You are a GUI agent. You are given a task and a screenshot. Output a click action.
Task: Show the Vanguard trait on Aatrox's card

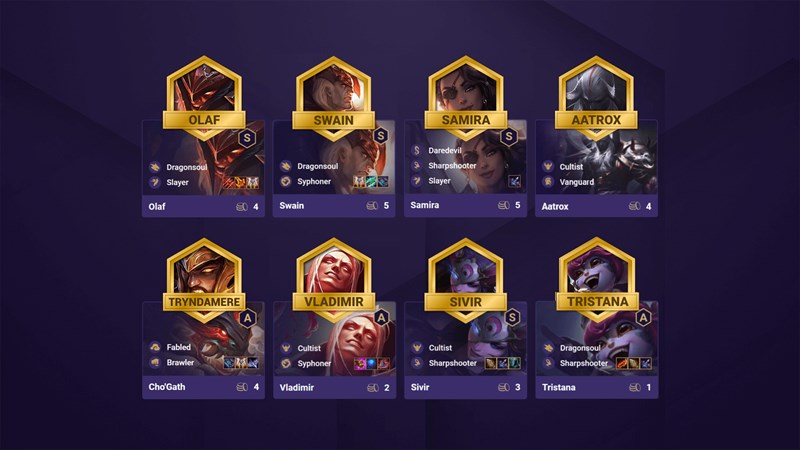tap(575, 181)
